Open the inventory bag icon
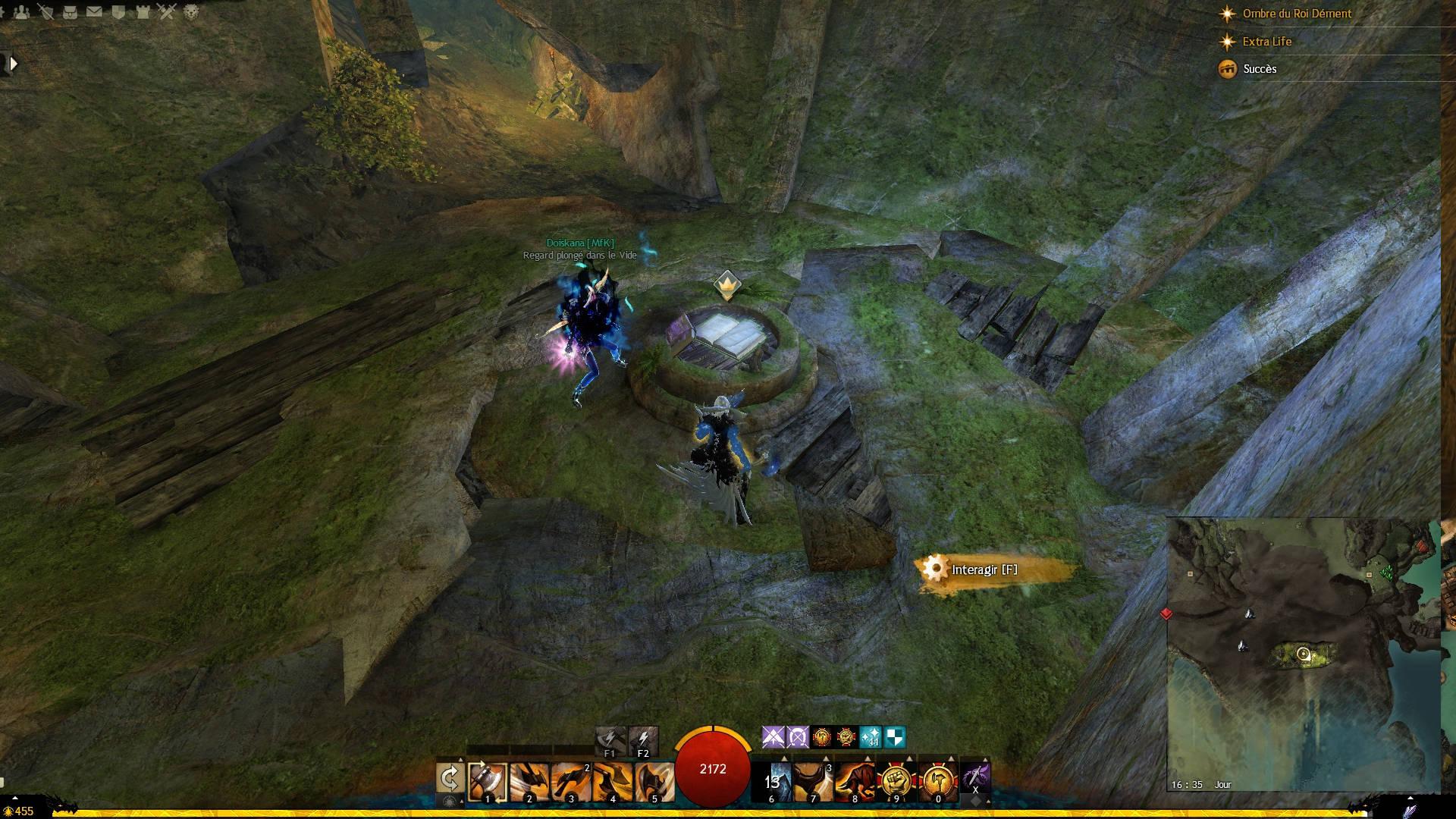Screen dimensions: 1456x819 (x=70, y=11)
